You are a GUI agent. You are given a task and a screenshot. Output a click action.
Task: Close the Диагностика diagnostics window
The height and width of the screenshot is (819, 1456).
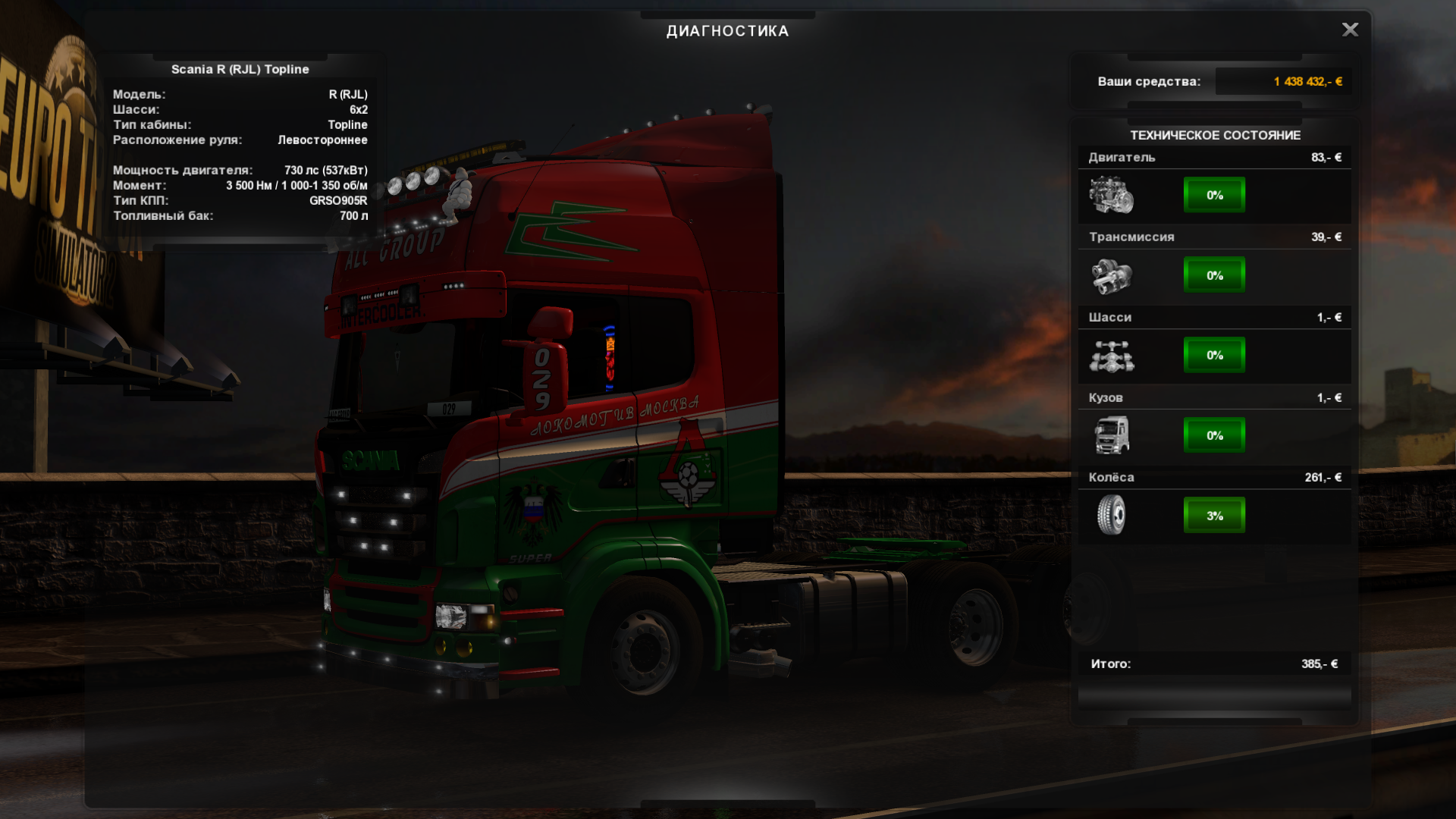pyautogui.click(x=1350, y=30)
